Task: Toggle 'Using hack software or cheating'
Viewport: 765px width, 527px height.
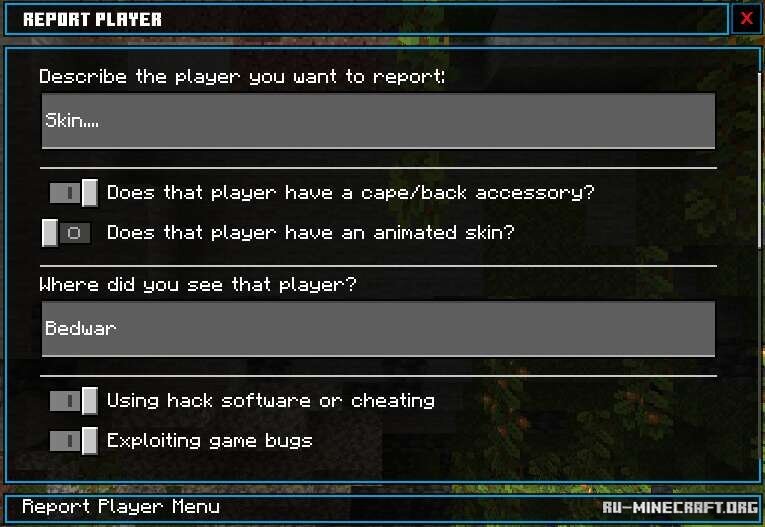Action: [74, 401]
